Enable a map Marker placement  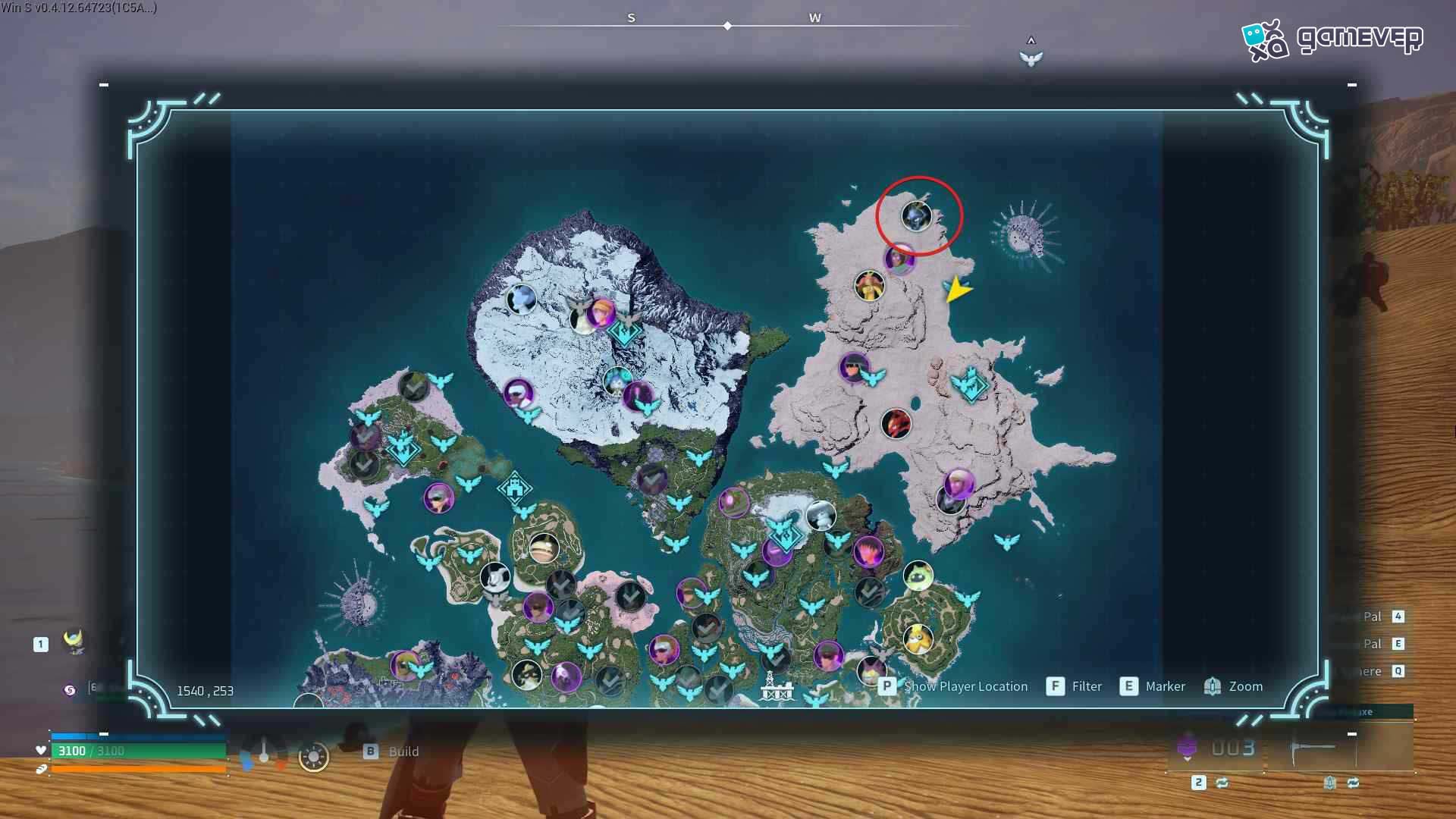click(1166, 686)
